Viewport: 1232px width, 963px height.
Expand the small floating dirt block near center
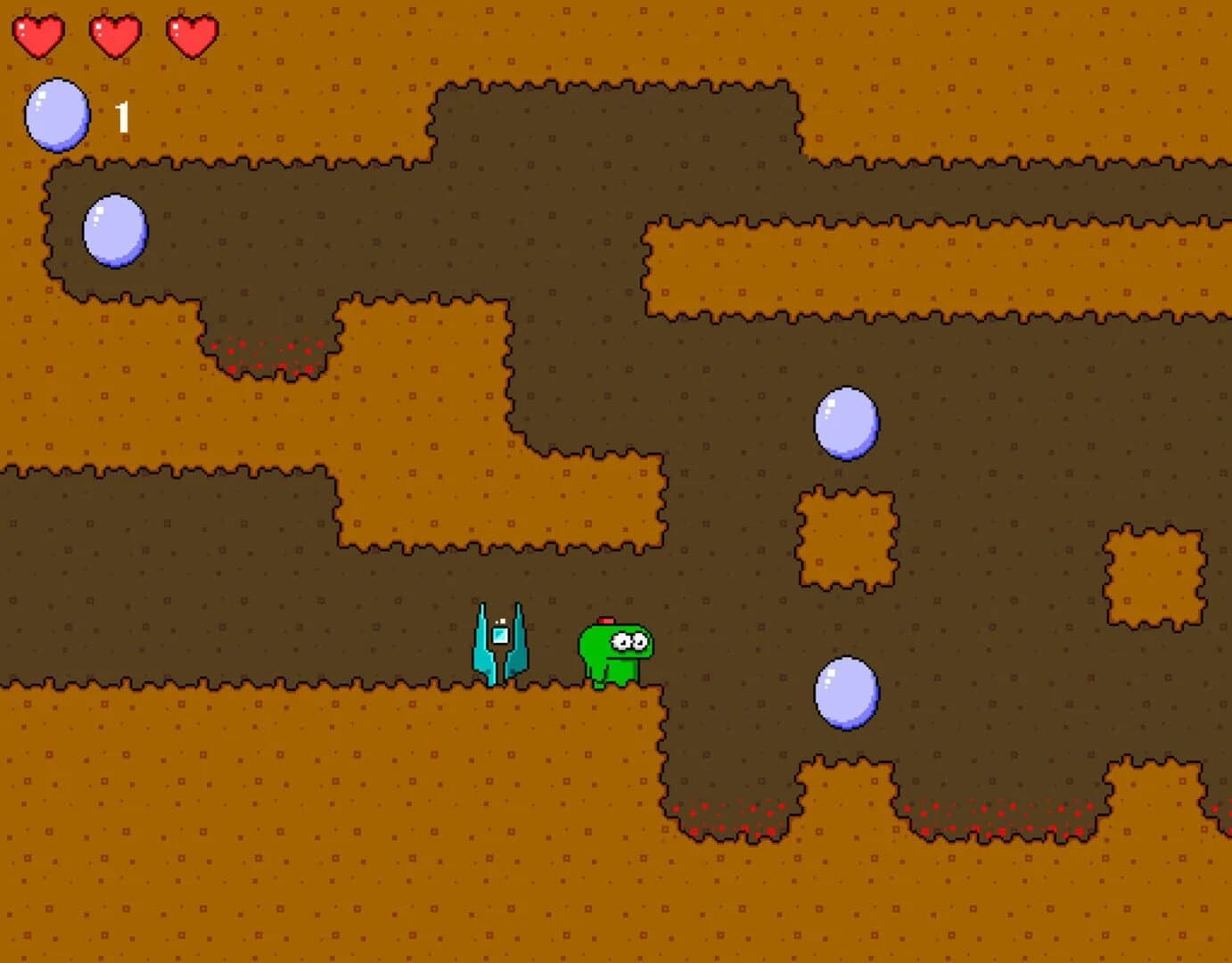pyautogui.click(x=846, y=535)
